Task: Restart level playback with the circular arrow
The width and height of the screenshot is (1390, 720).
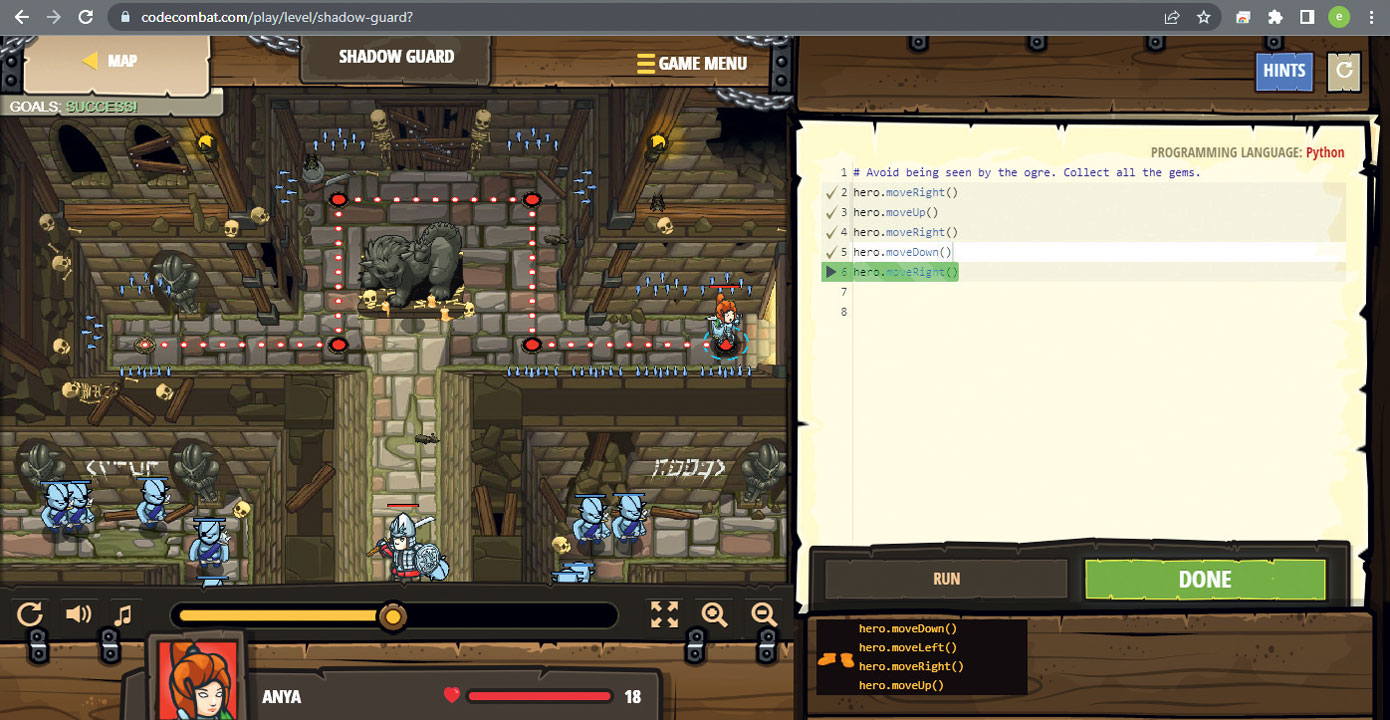Action: (x=30, y=614)
